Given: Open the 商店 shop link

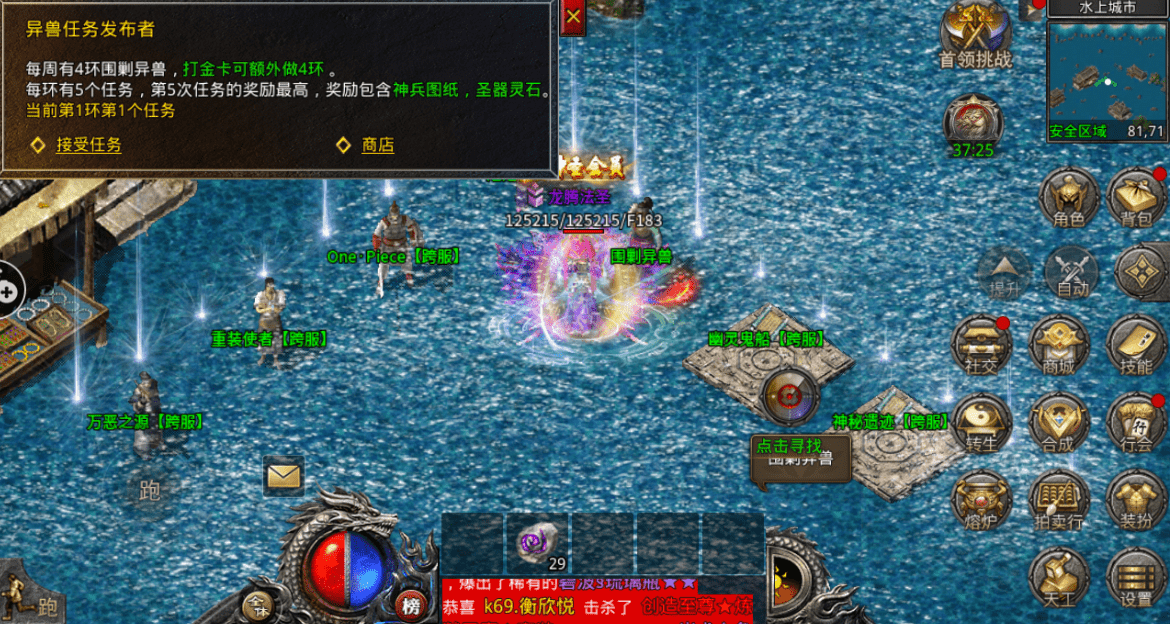Looking at the screenshot, I should click(x=377, y=146).
